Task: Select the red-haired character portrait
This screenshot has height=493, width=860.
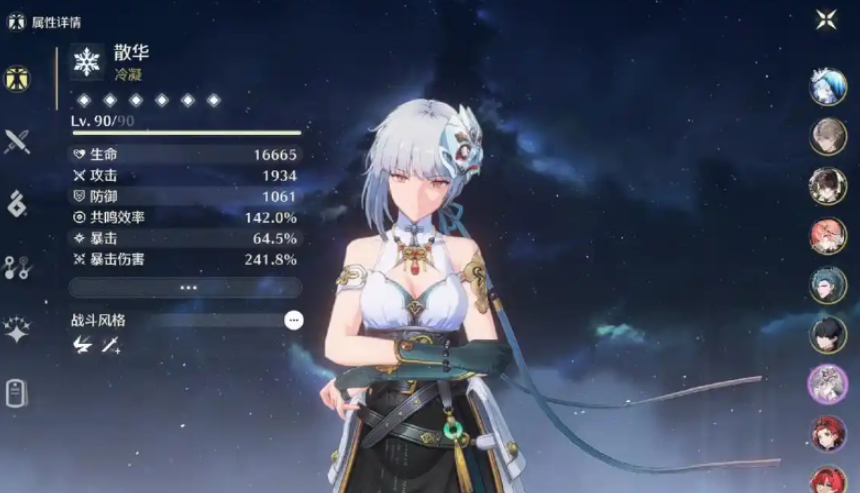Action: click(x=828, y=433)
